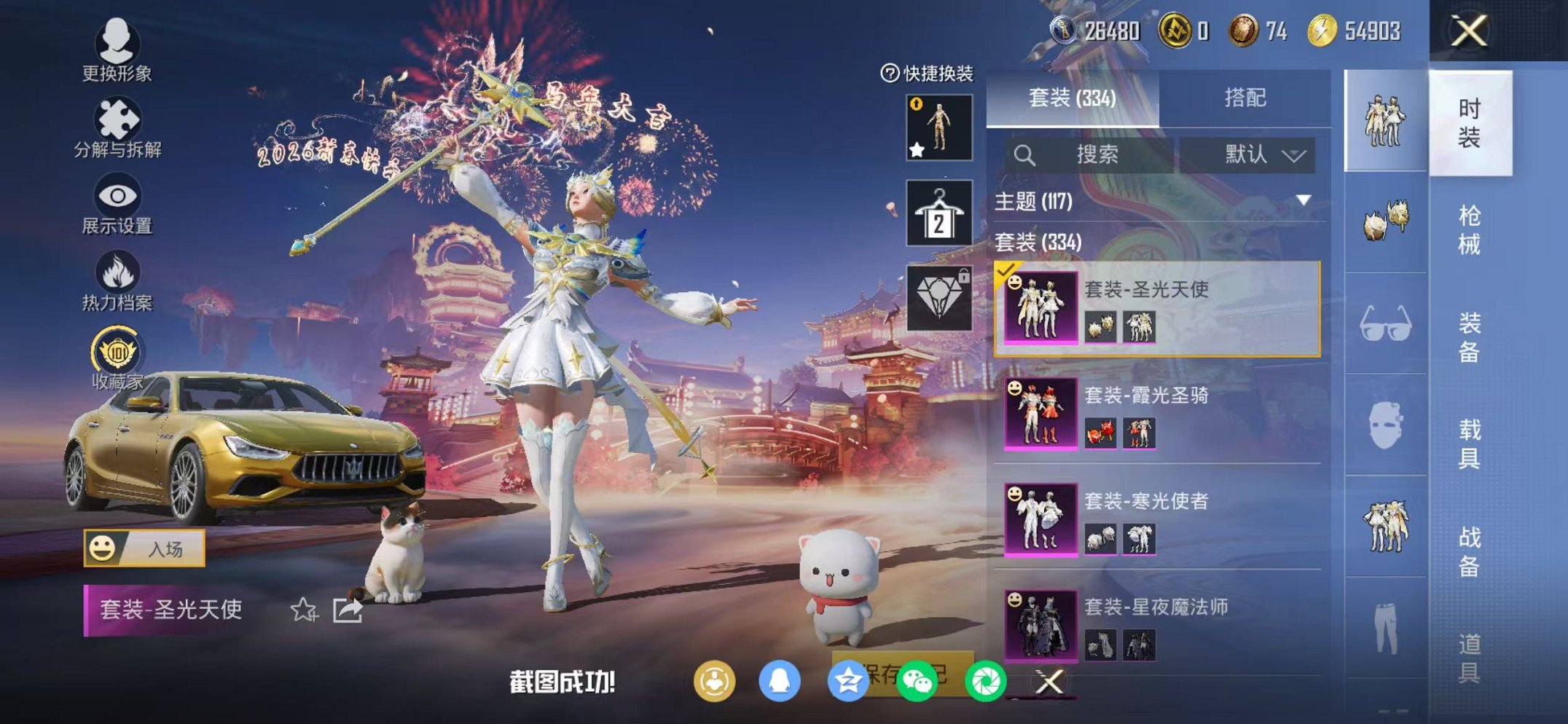Open the 快捷换装 quick outfit help icon
1568x724 pixels.
[x=889, y=71]
